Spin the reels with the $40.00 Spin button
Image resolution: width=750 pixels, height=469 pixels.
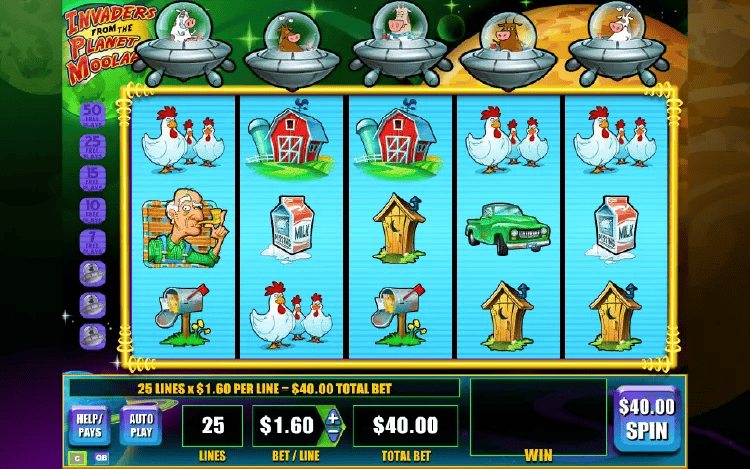646,417
